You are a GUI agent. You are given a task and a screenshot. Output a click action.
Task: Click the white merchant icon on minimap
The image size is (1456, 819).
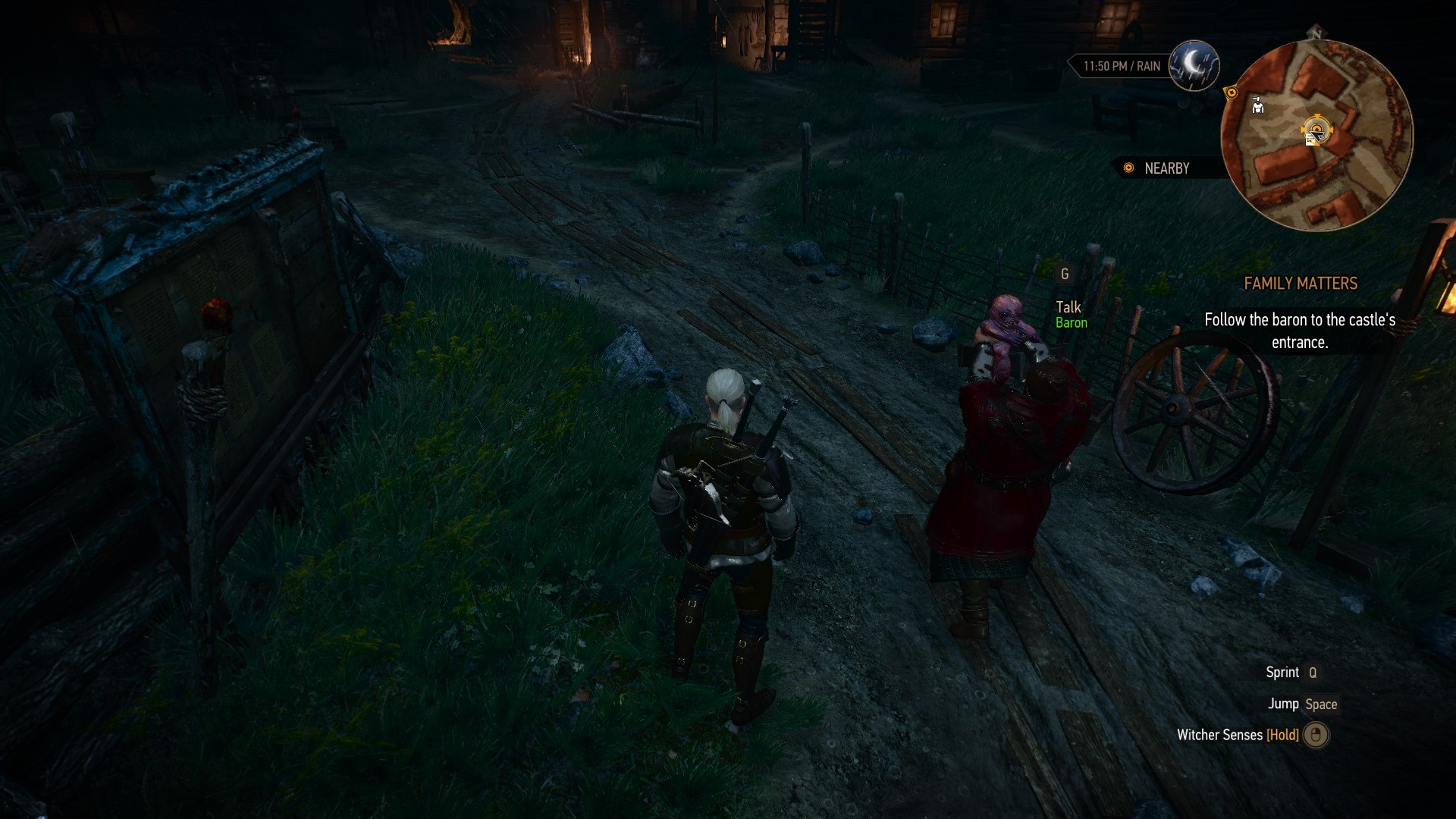1258,106
